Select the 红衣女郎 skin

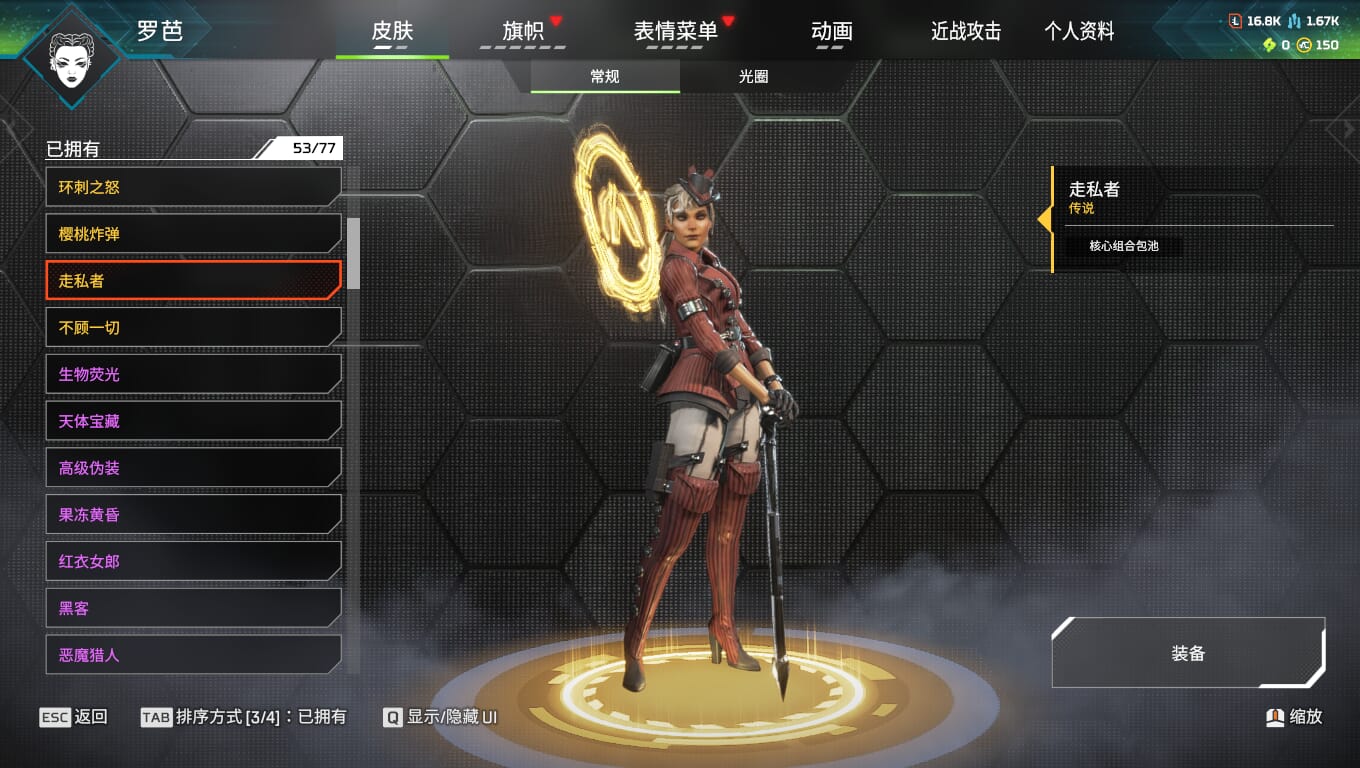coord(193,562)
